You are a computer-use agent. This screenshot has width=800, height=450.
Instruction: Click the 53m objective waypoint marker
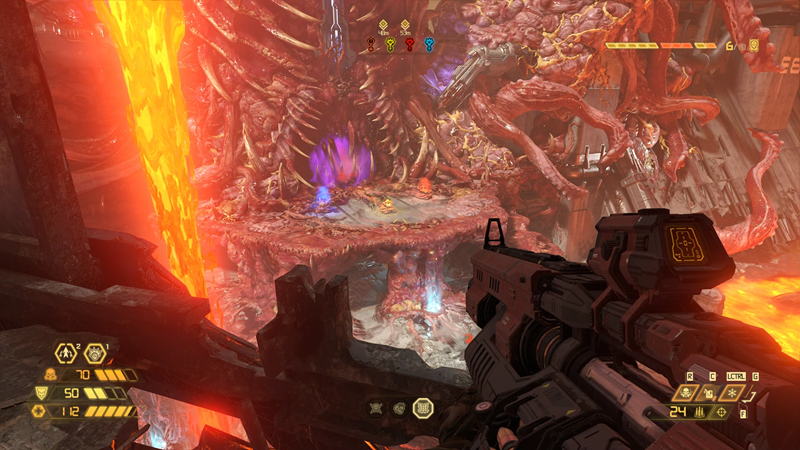[405, 24]
